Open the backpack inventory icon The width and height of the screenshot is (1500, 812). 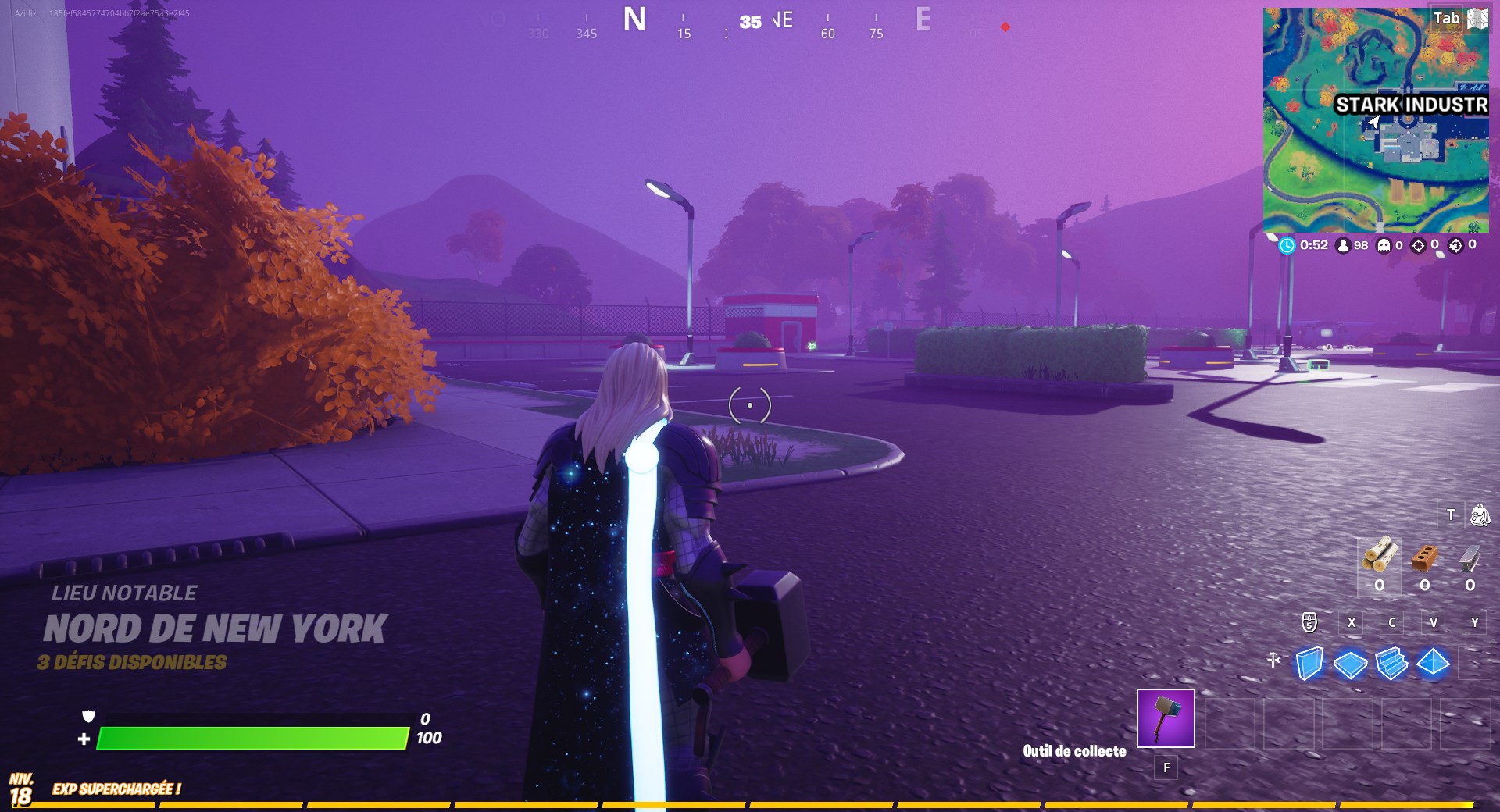[x=1480, y=515]
